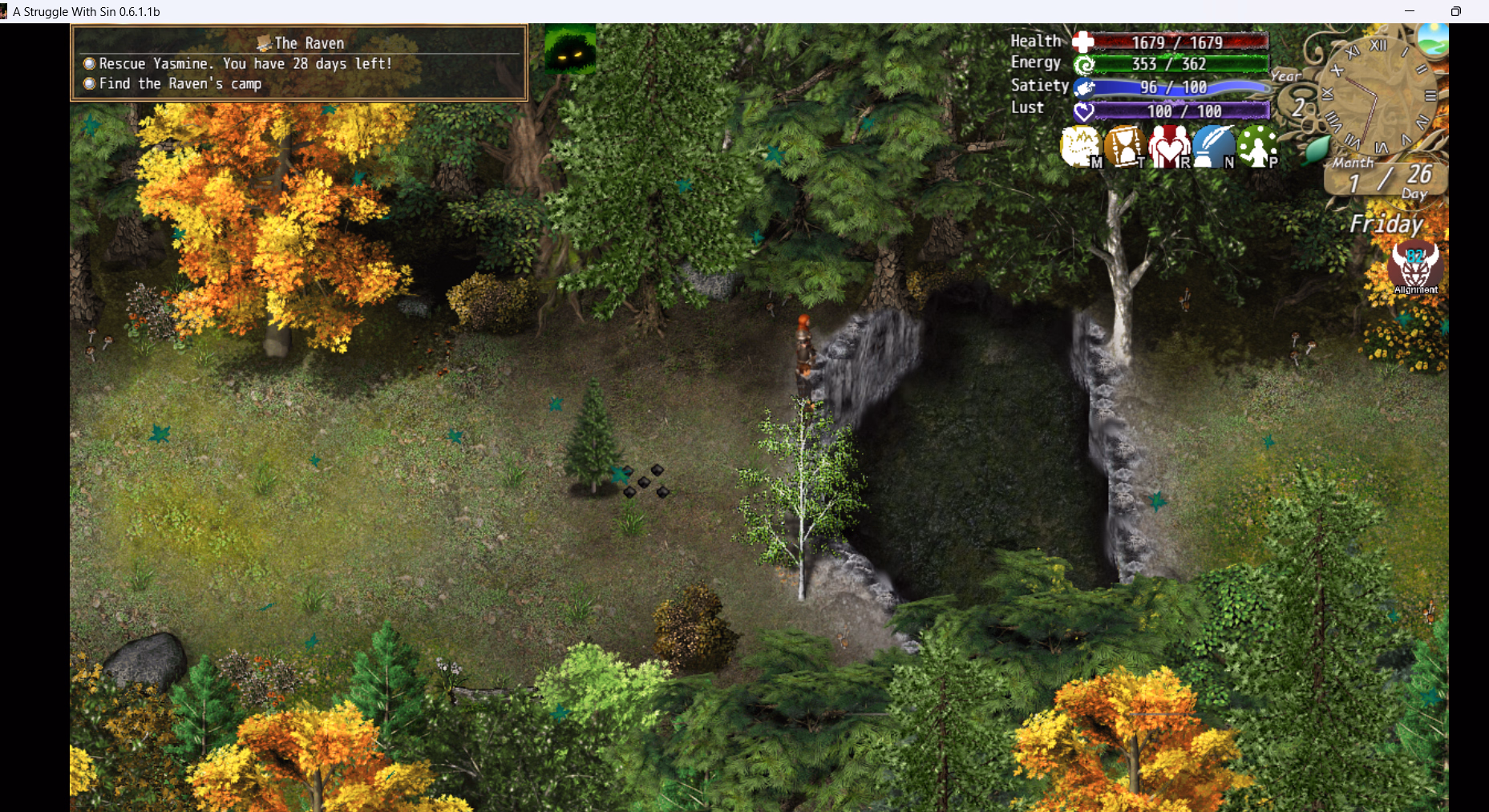Screen dimensions: 1489x812
Task: Open the quill notes icon marked N
Action: (1212, 147)
